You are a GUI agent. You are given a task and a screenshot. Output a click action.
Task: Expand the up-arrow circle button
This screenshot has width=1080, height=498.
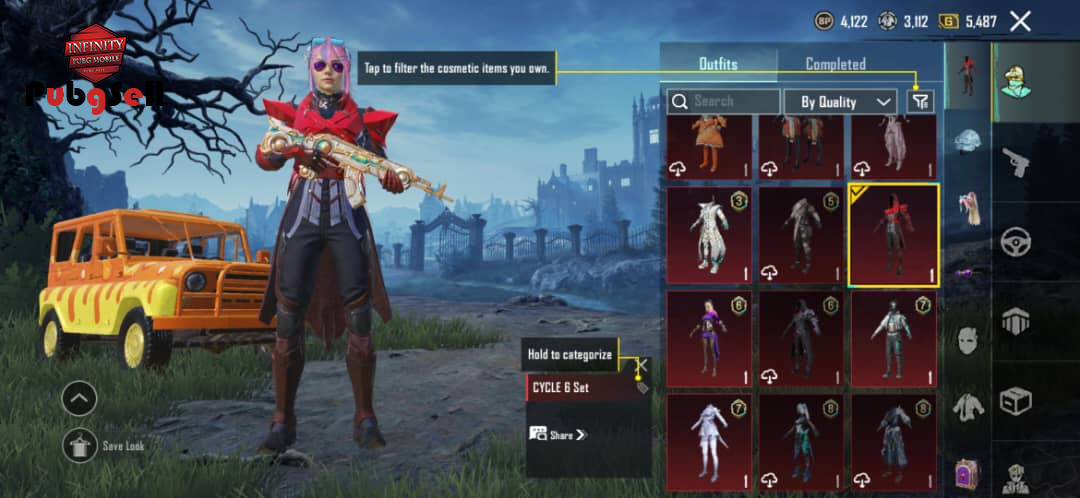point(79,399)
